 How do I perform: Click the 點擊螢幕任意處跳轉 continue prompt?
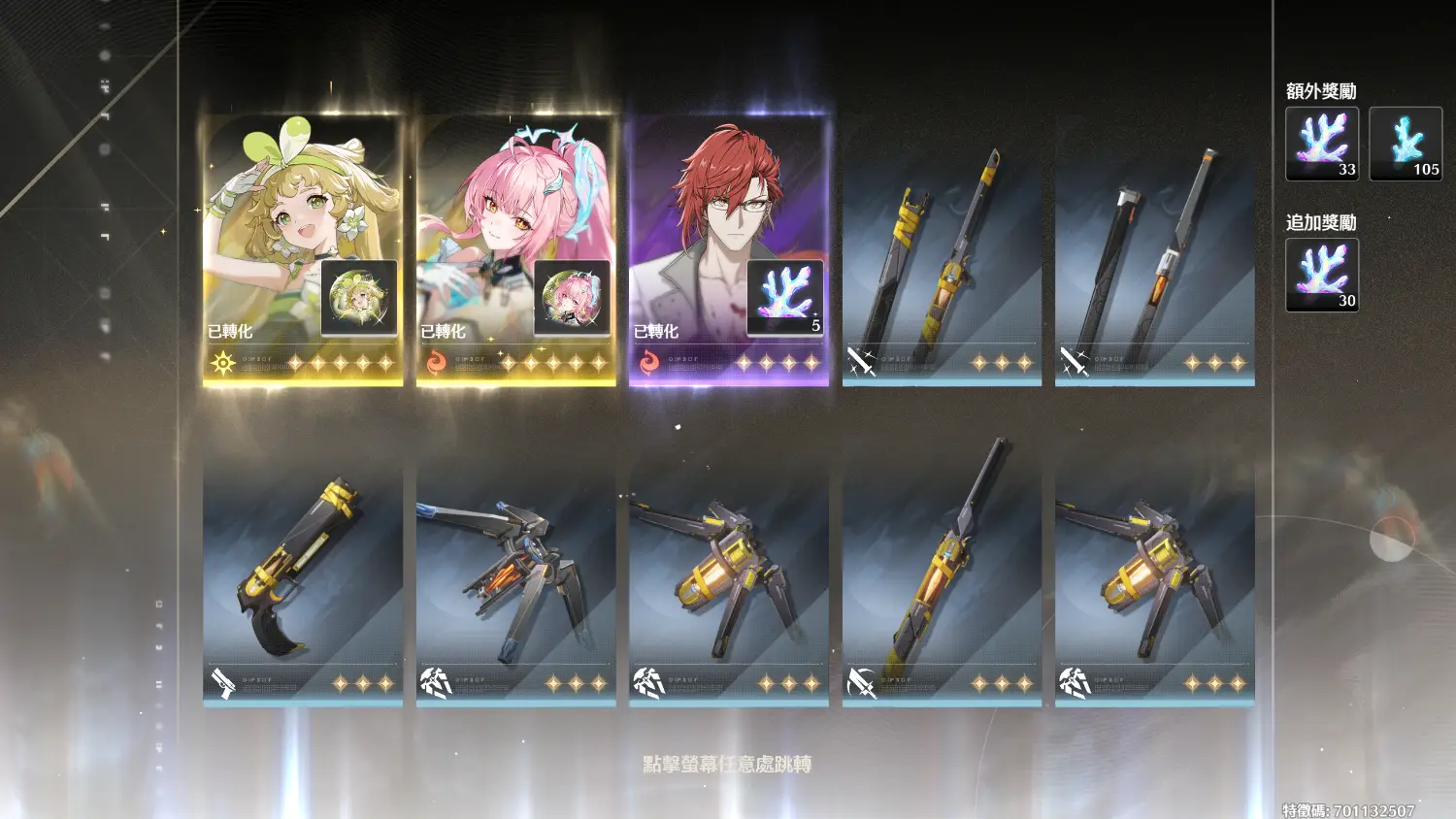727,765
